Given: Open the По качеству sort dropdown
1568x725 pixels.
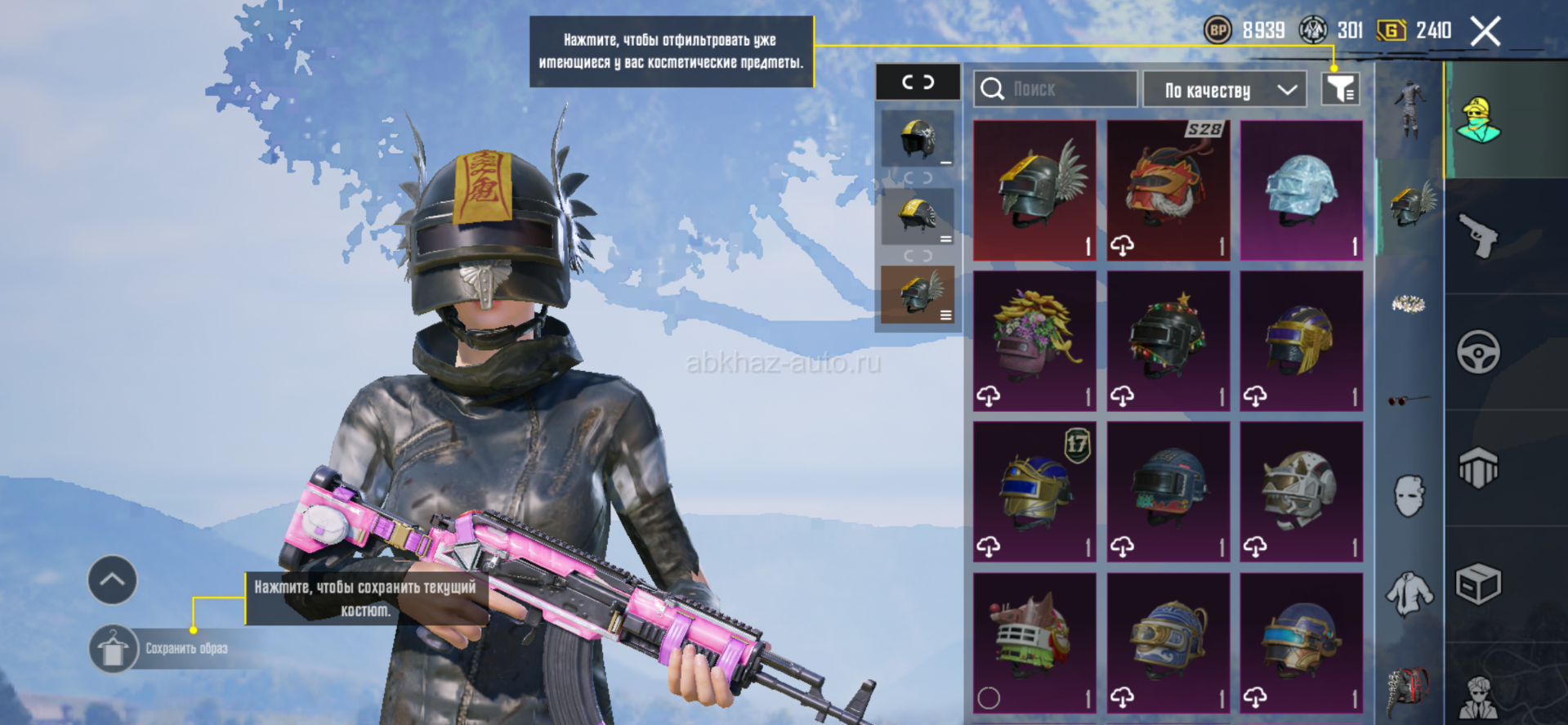Looking at the screenshot, I should pos(1229,89).
